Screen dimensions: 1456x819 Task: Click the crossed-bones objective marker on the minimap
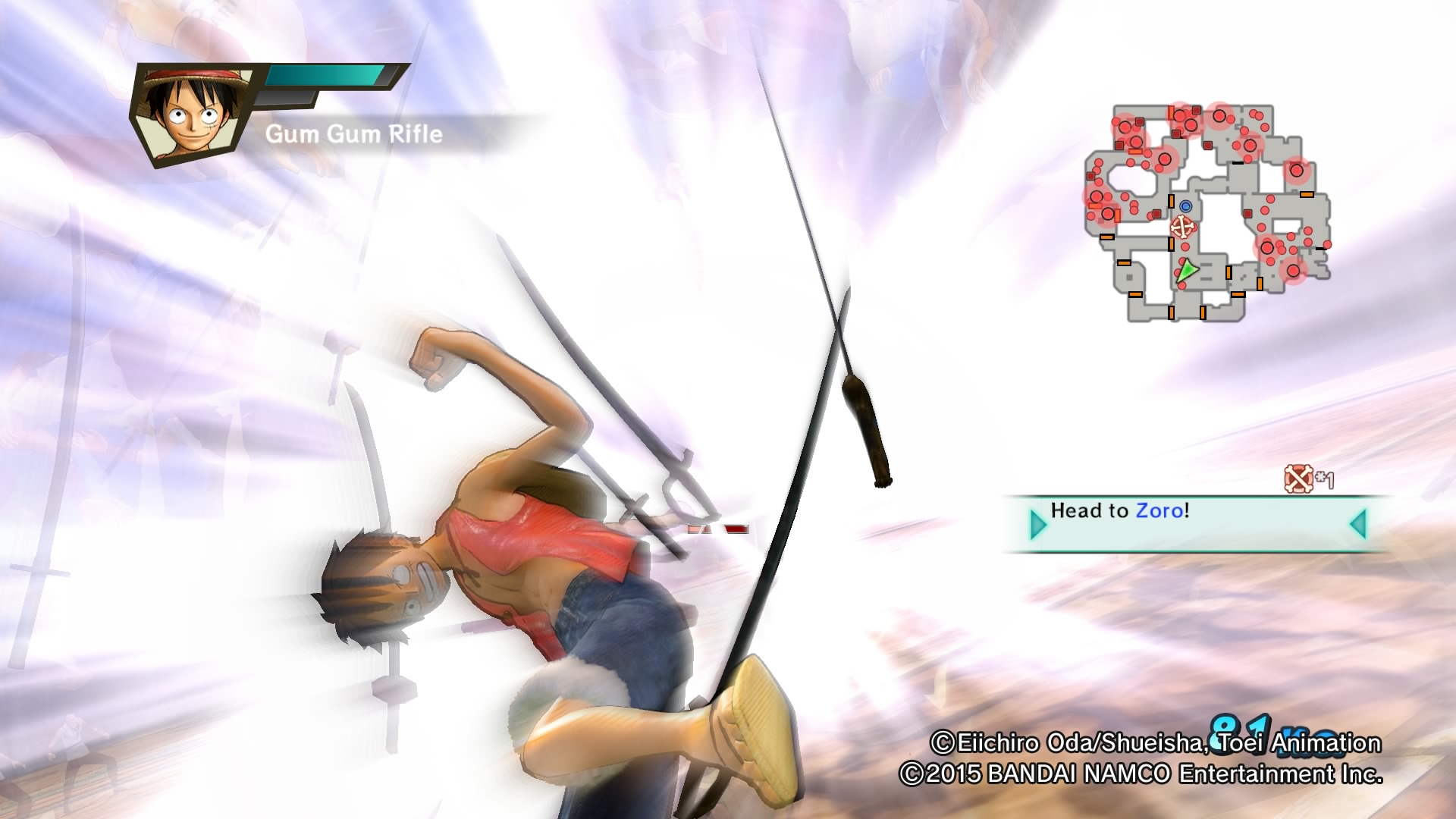coord(1182,225)
